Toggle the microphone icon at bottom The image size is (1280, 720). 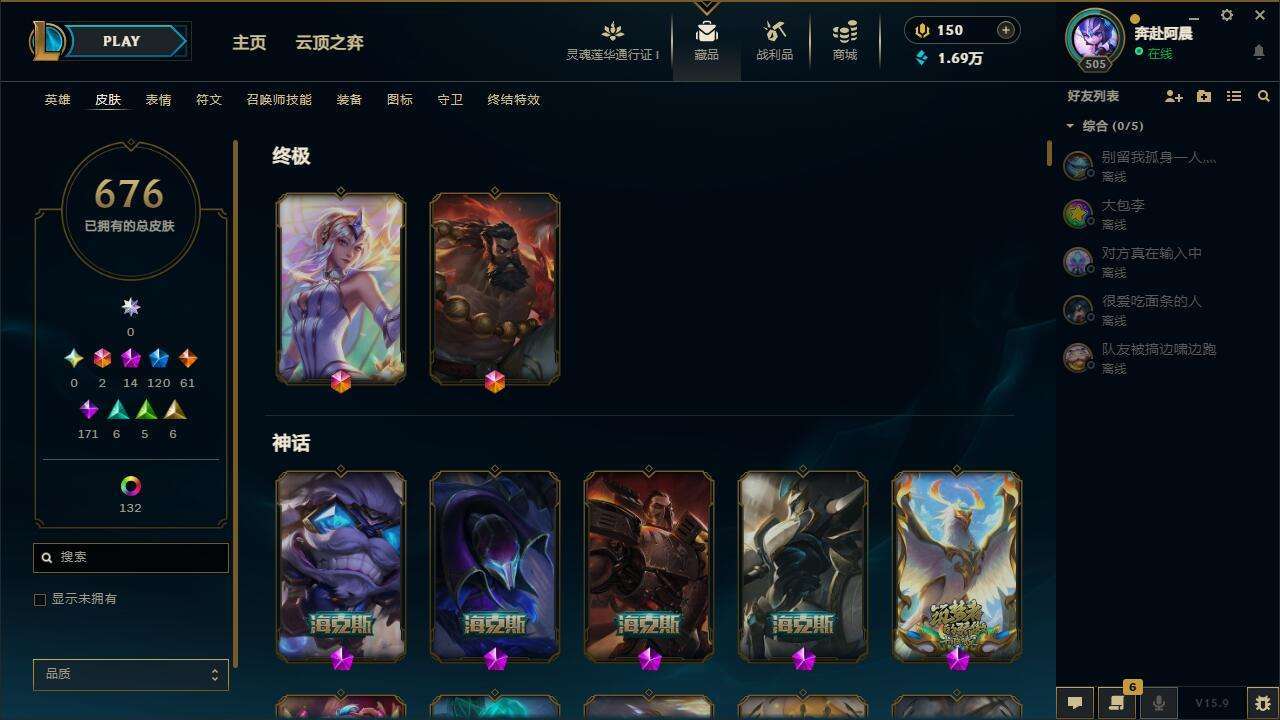(1159, 703)
